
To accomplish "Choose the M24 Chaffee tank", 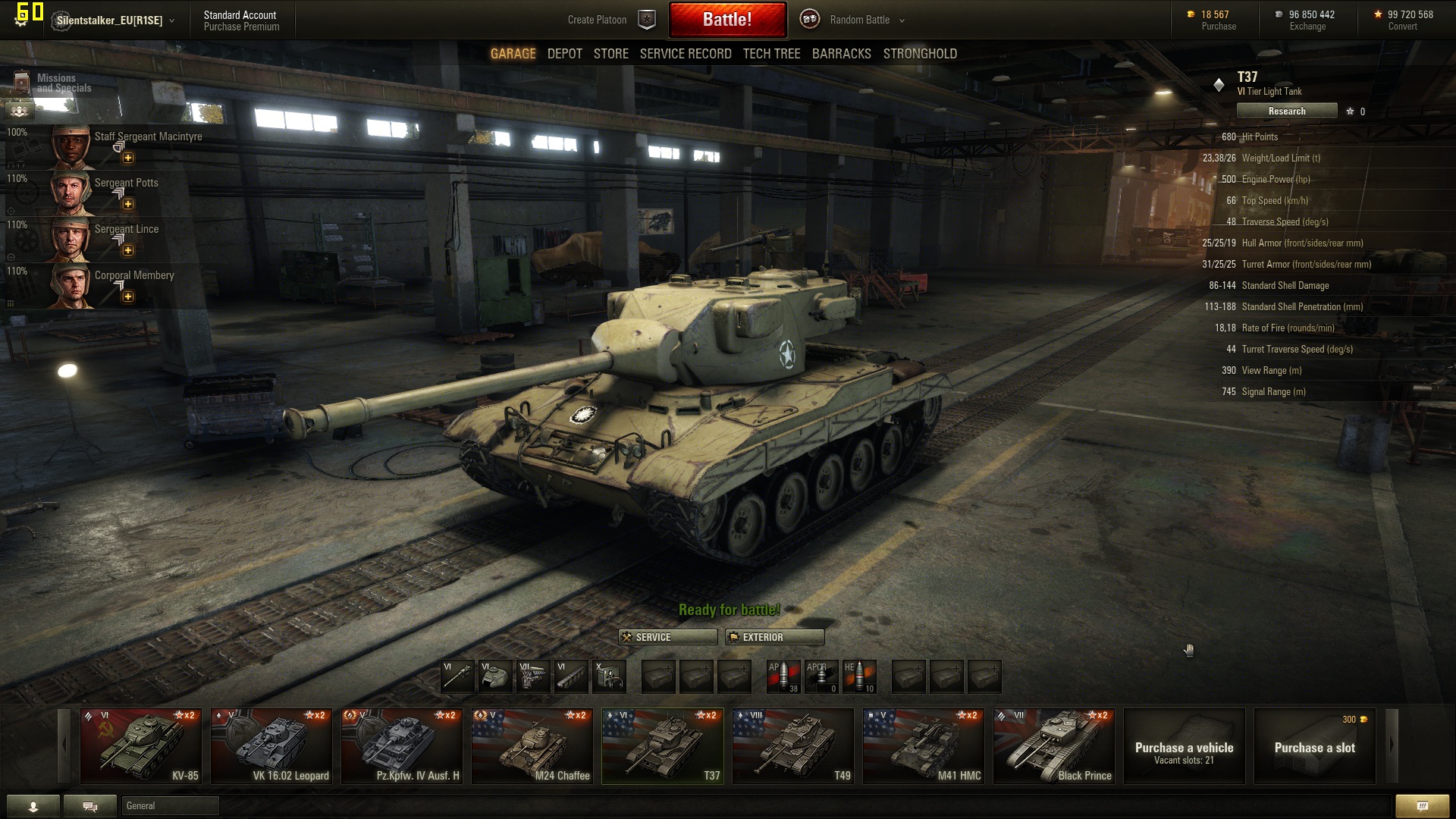I will pyautogui.click(x=532, y=745).
